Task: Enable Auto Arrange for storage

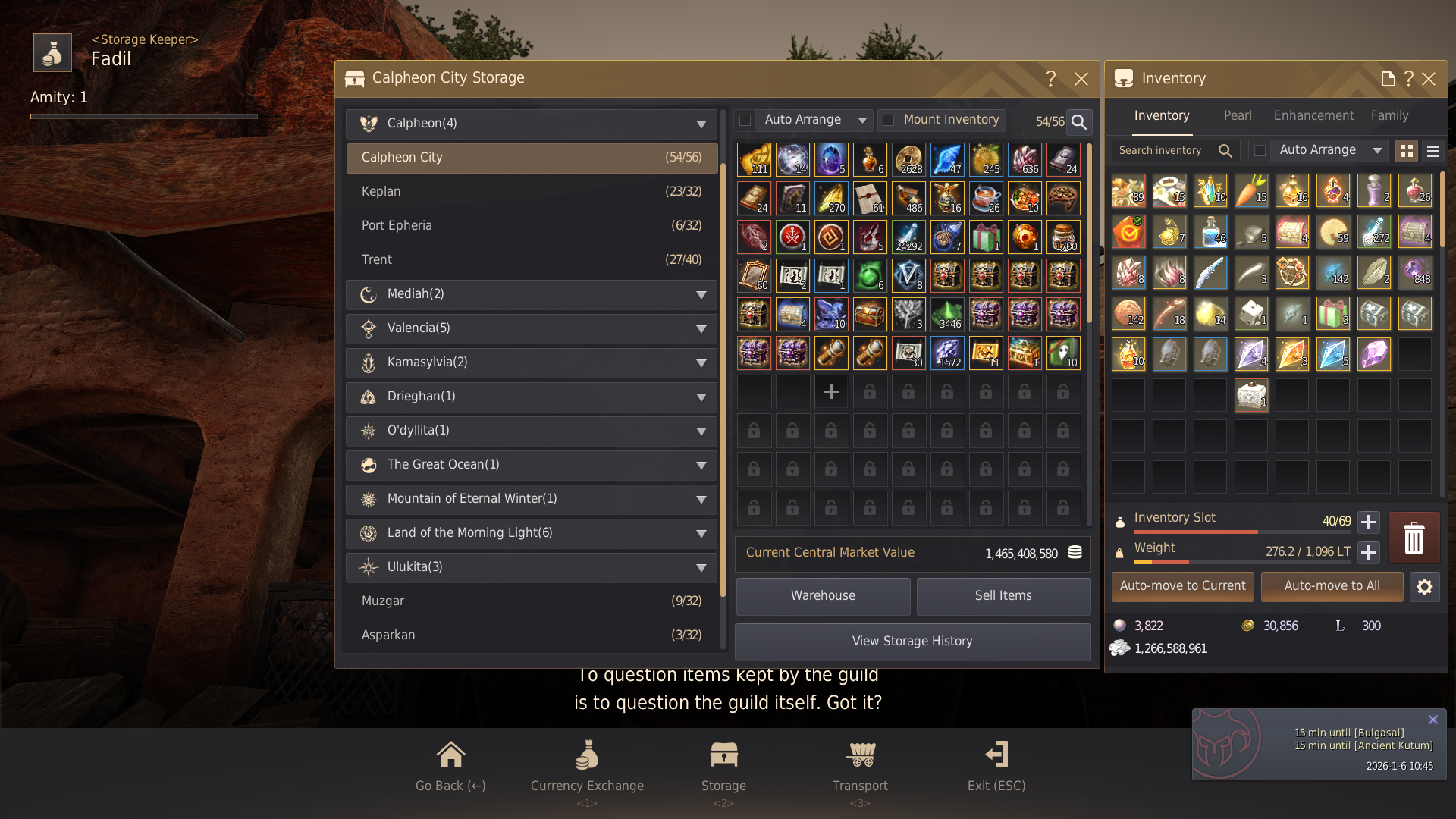Action: click(x=745, y=120)
